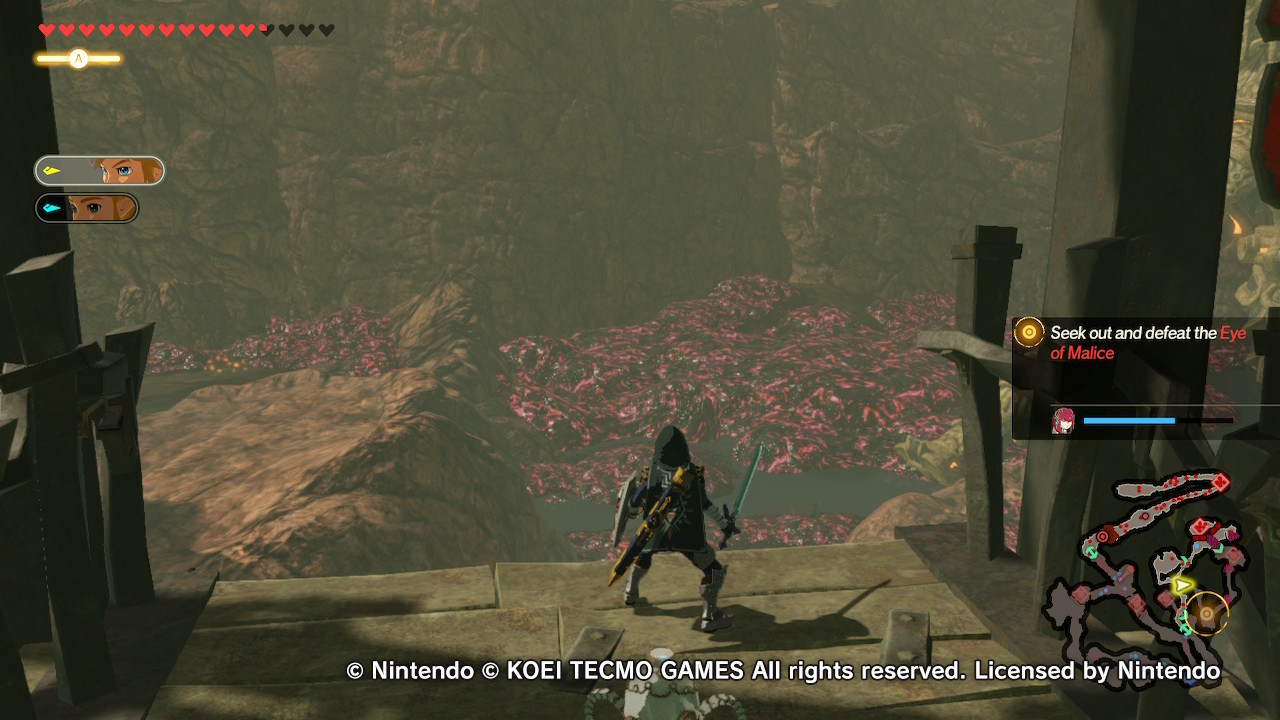The image size is (1280, 720).
Task: Click the gold objective icon beside the mission text
Action: 1027,333
